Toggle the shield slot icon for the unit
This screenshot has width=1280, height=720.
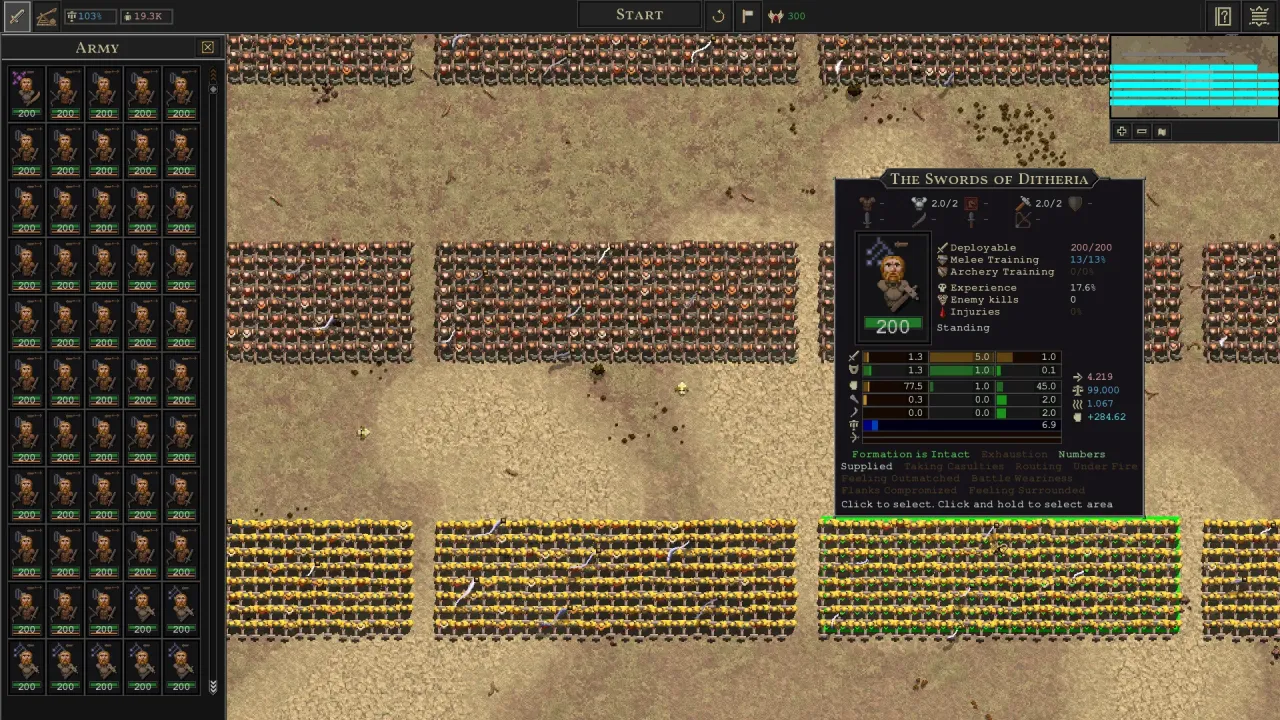point(1075,203)
